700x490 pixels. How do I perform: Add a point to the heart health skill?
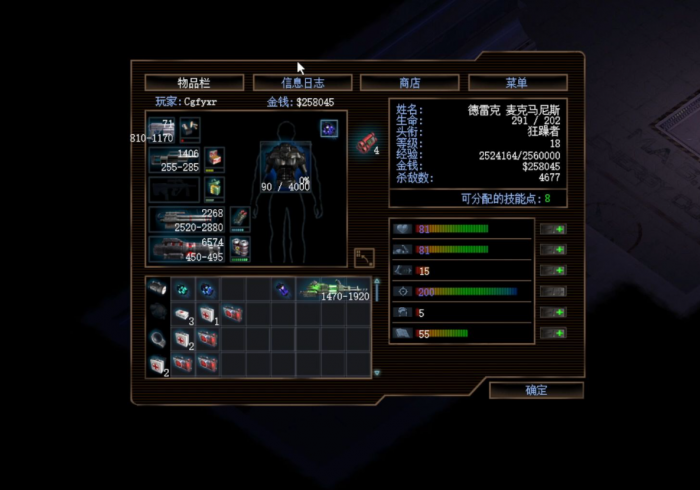(553, 229)
